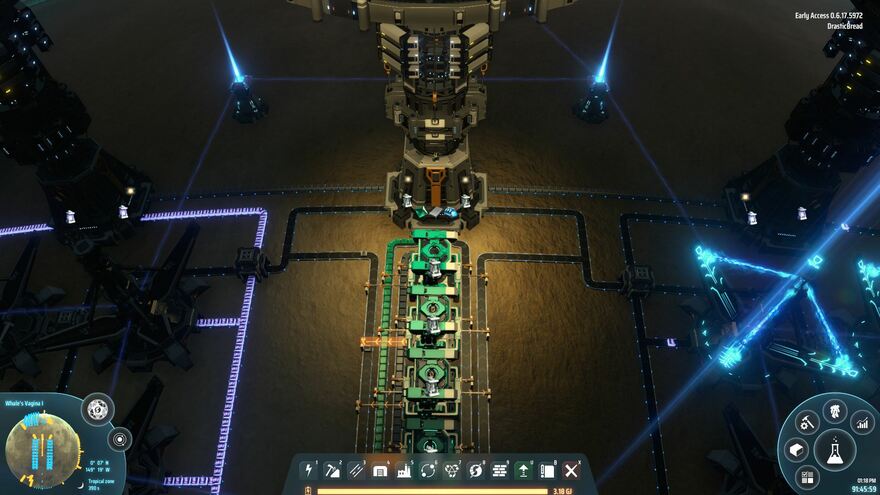Image resolution: width=880 pixels, height=495 pixels.
Task: Activate the green upgrade arrow tool
Action: 524,470
